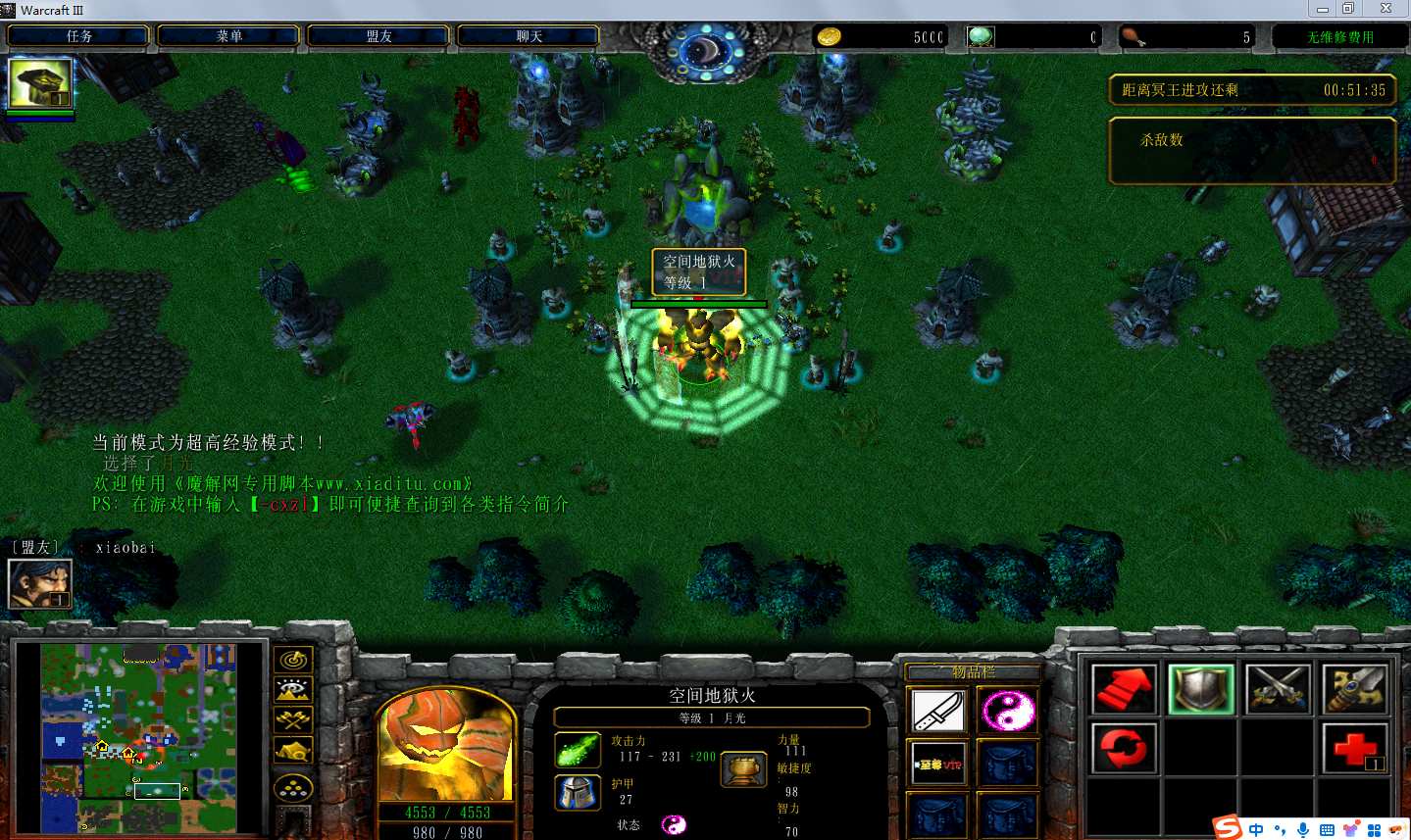
Task: Activate the minimap signal ping button
Action: pyautogui.click(x=293, y=660)
